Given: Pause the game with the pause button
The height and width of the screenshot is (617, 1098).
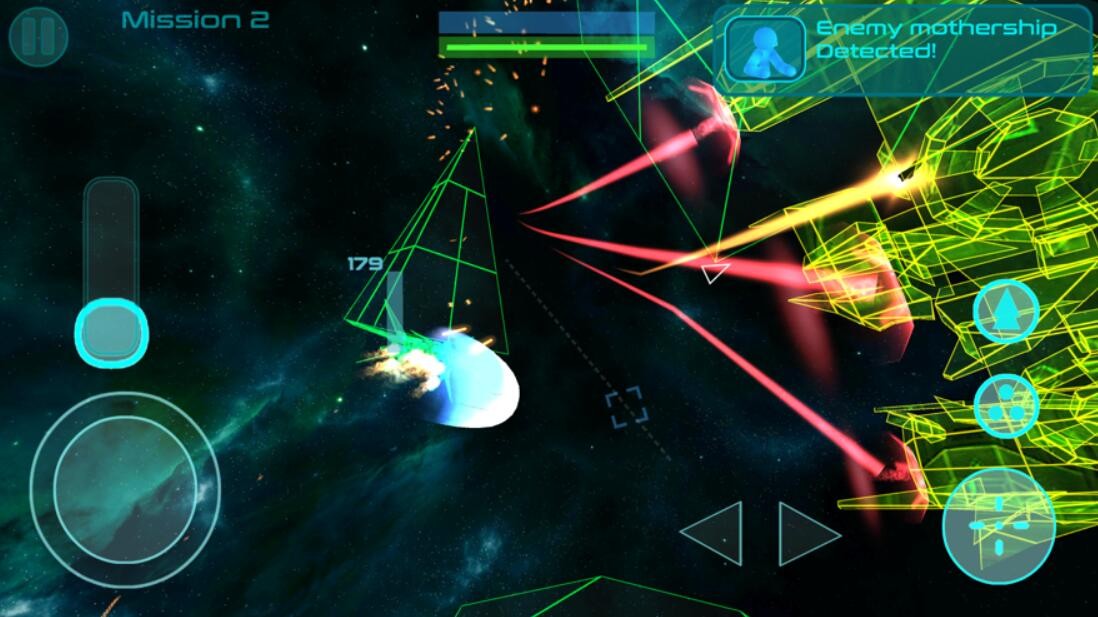Looking at the screenshot, I should coord(38,37).
